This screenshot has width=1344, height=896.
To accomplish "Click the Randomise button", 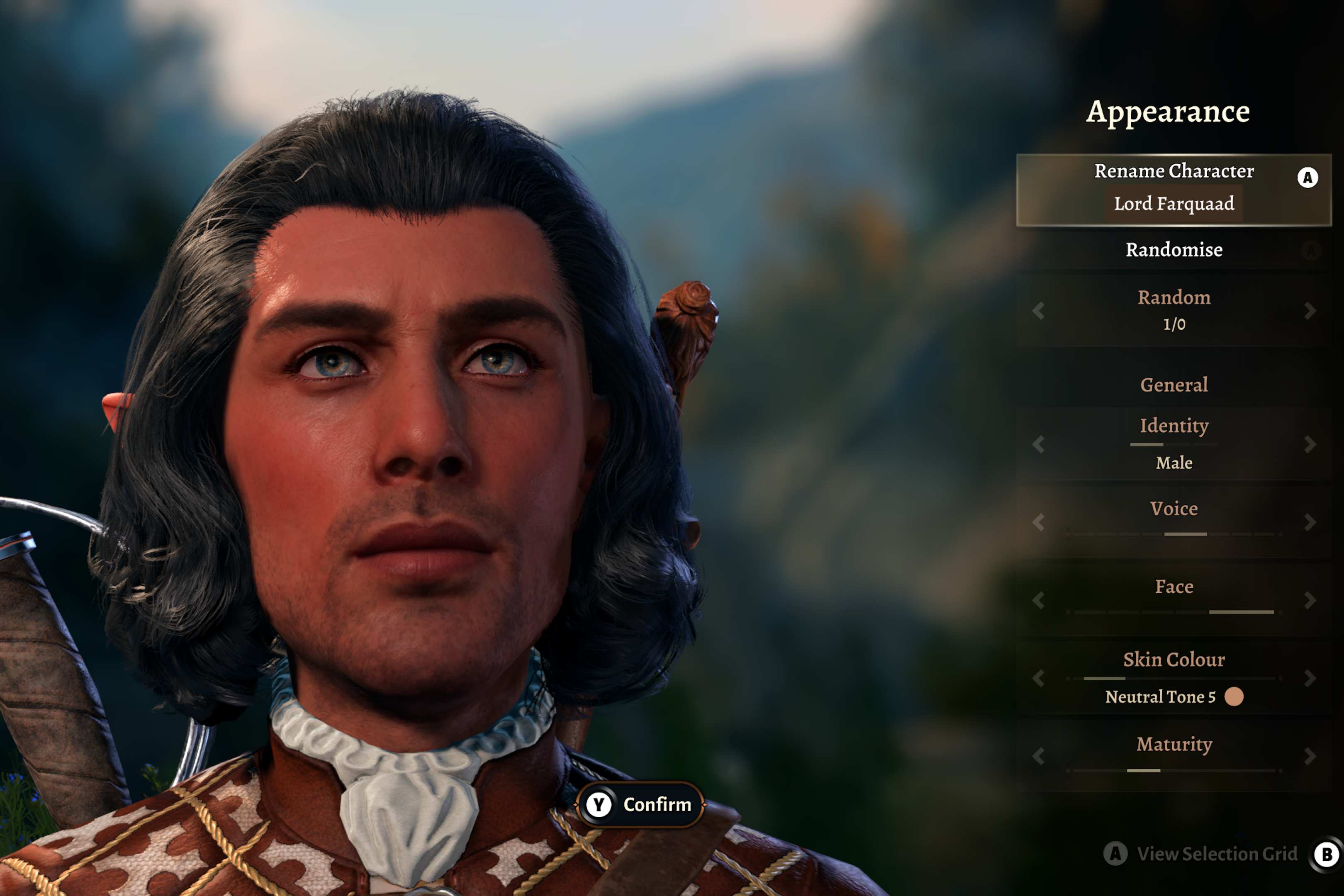I will tap(1174, 250).
